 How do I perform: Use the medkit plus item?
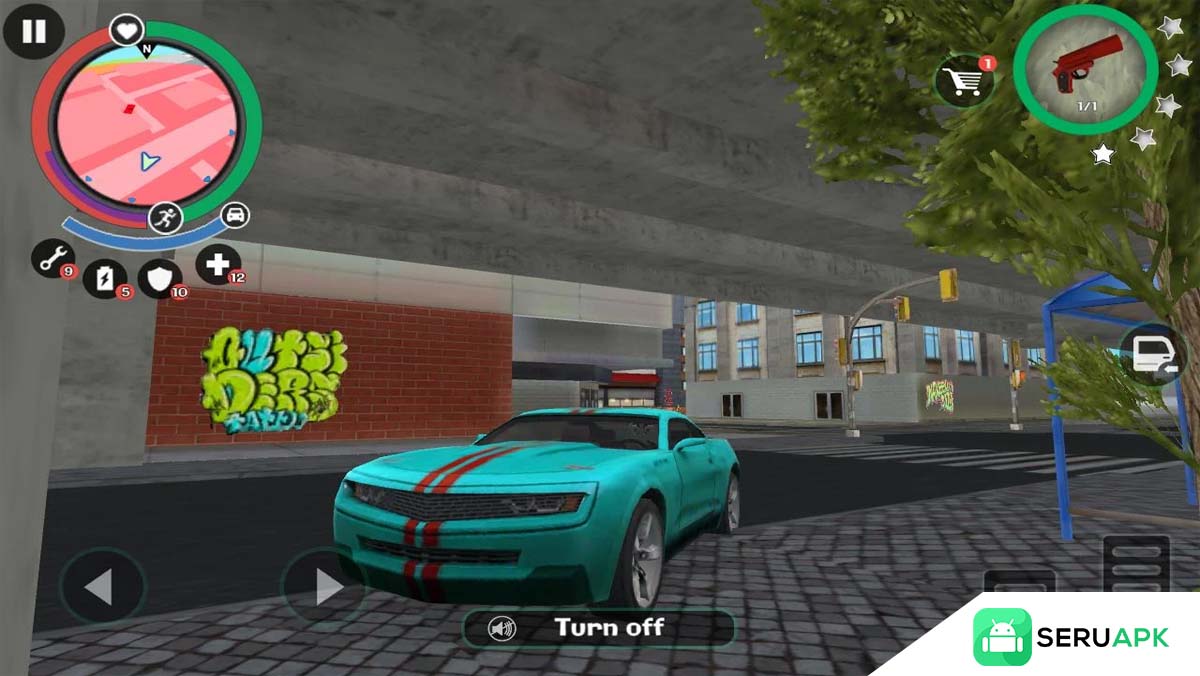coord(217,264)
